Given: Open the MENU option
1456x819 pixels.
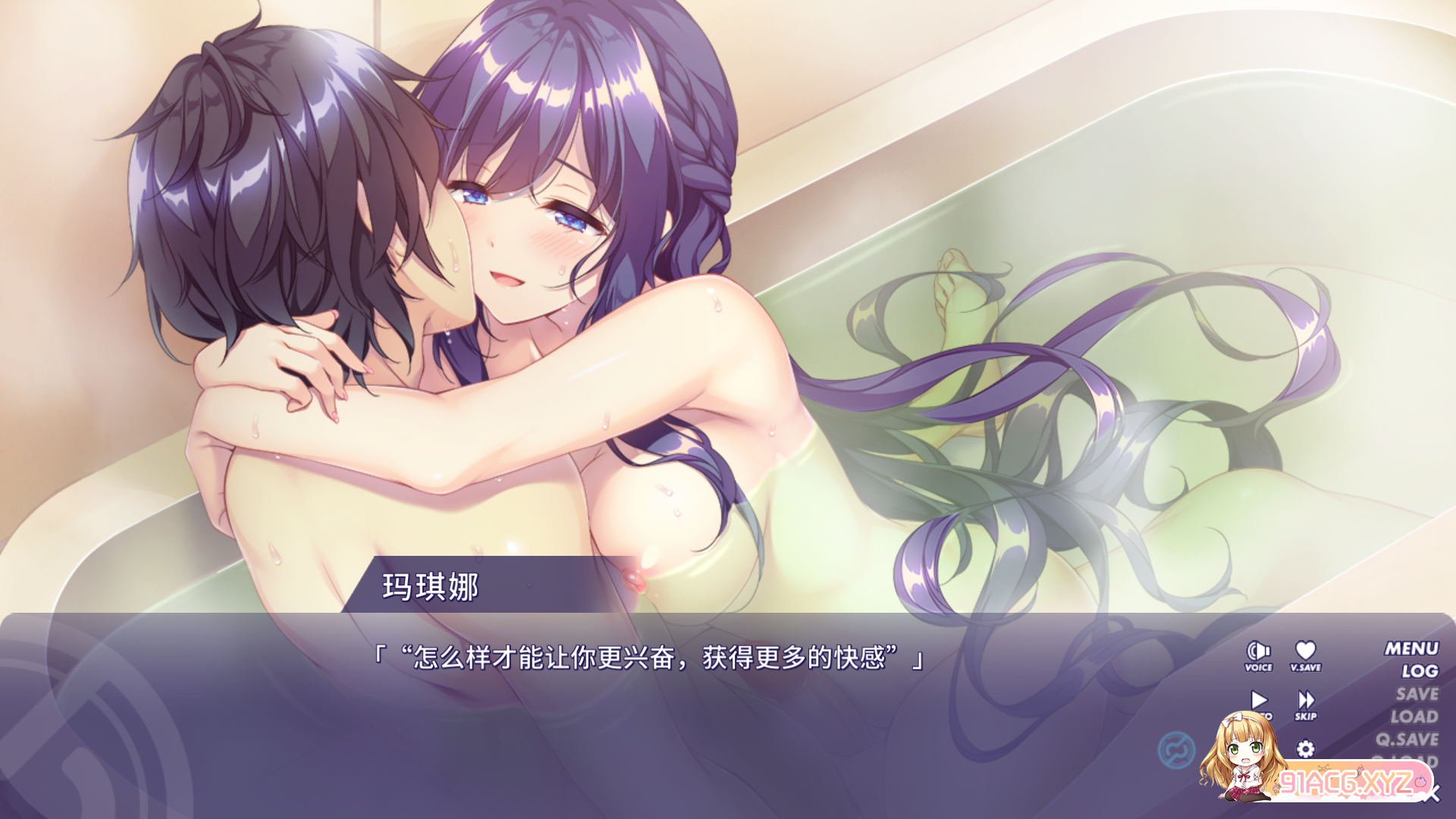Looking at the screenshot, I should pyautogui.click(x=1413, y=648).
